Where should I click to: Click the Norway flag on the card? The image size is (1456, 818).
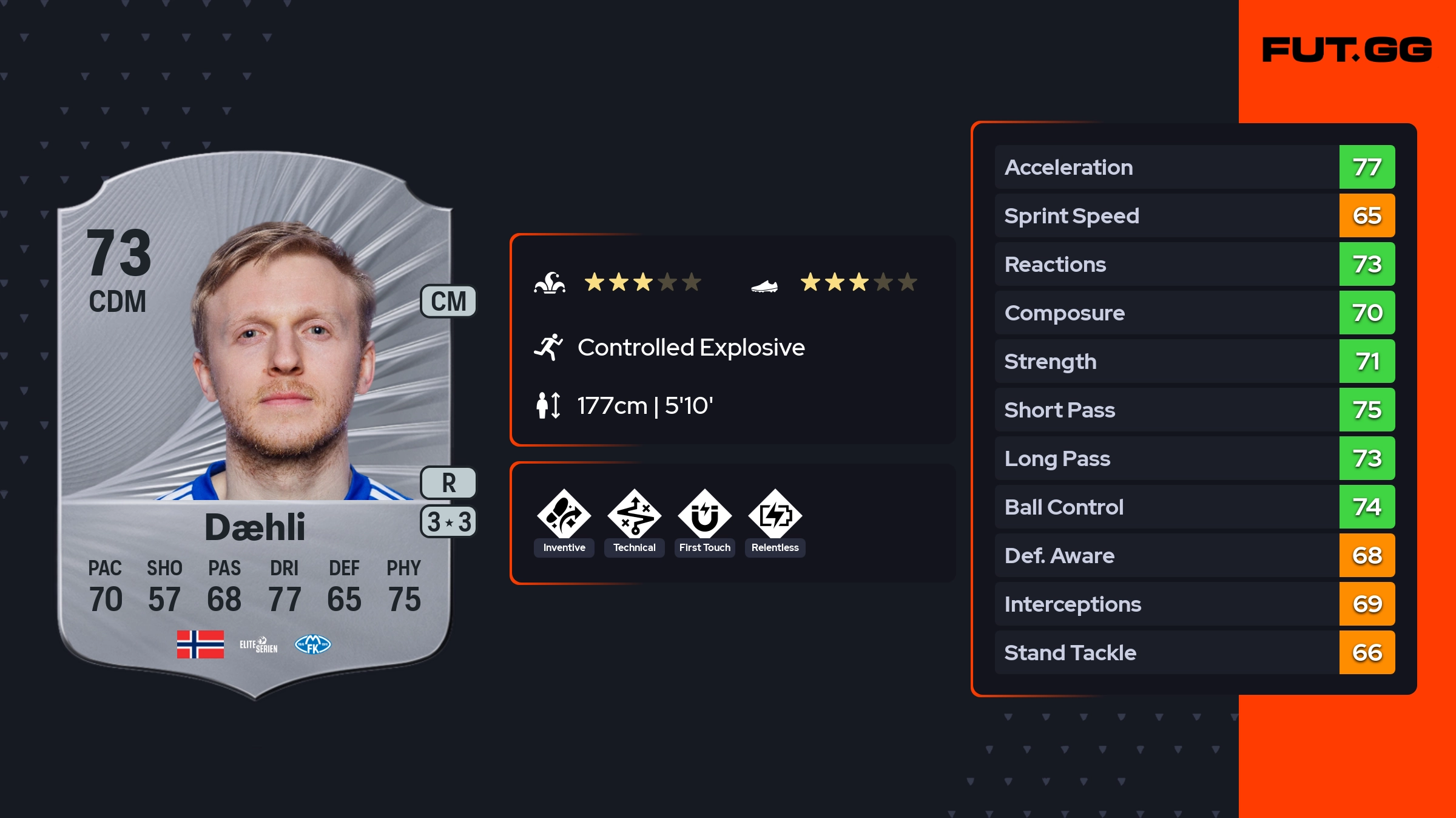click(x=200, y=644)
